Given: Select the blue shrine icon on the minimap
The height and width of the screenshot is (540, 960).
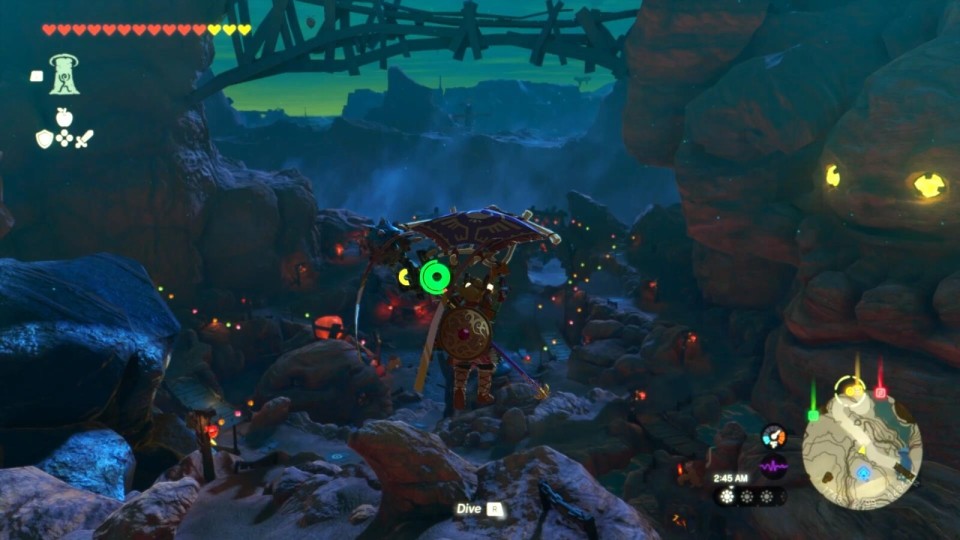Looking at the screenshot, I should [x=862, y=471].
